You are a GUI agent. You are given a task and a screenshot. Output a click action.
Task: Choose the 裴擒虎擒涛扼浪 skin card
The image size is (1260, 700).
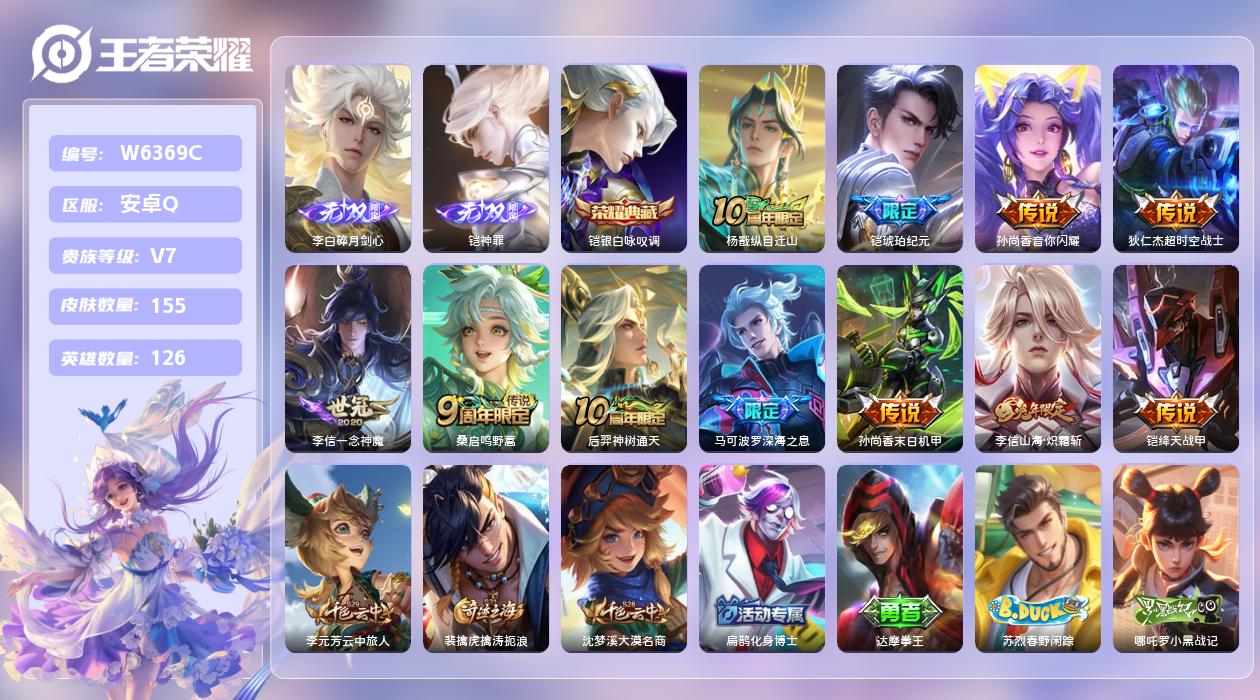tap(486, 558)
